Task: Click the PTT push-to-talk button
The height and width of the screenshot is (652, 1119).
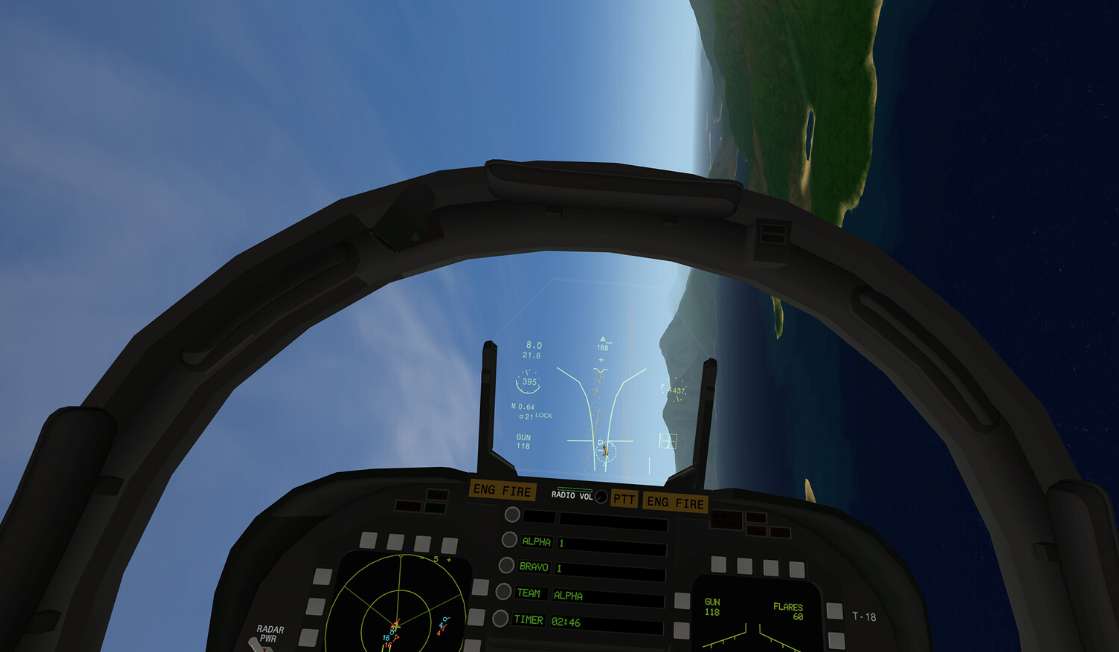Action: (624, 499)
